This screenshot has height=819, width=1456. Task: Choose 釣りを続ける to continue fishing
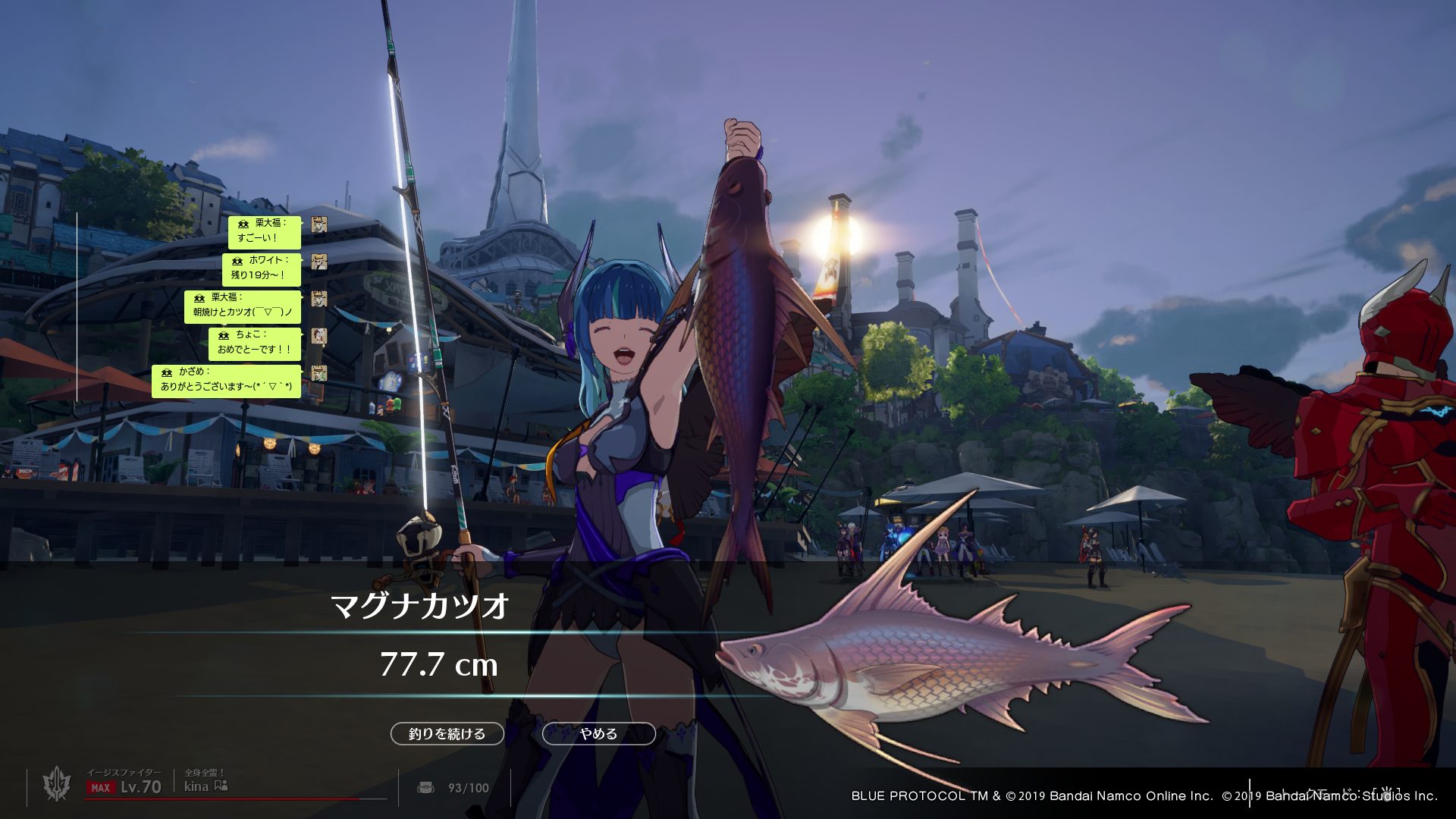(x=447, y=733)
